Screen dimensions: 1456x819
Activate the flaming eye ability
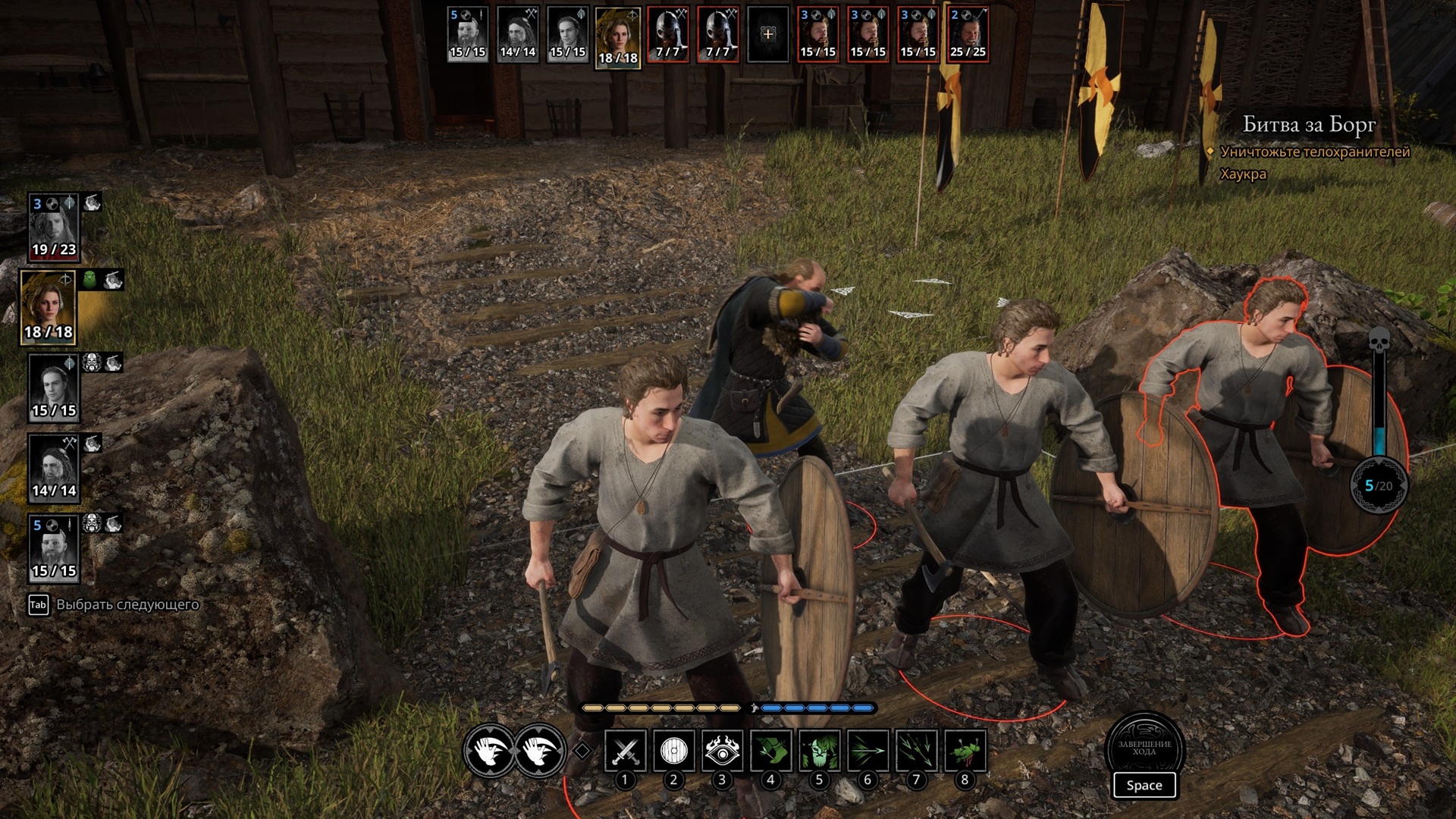[722, 751]
